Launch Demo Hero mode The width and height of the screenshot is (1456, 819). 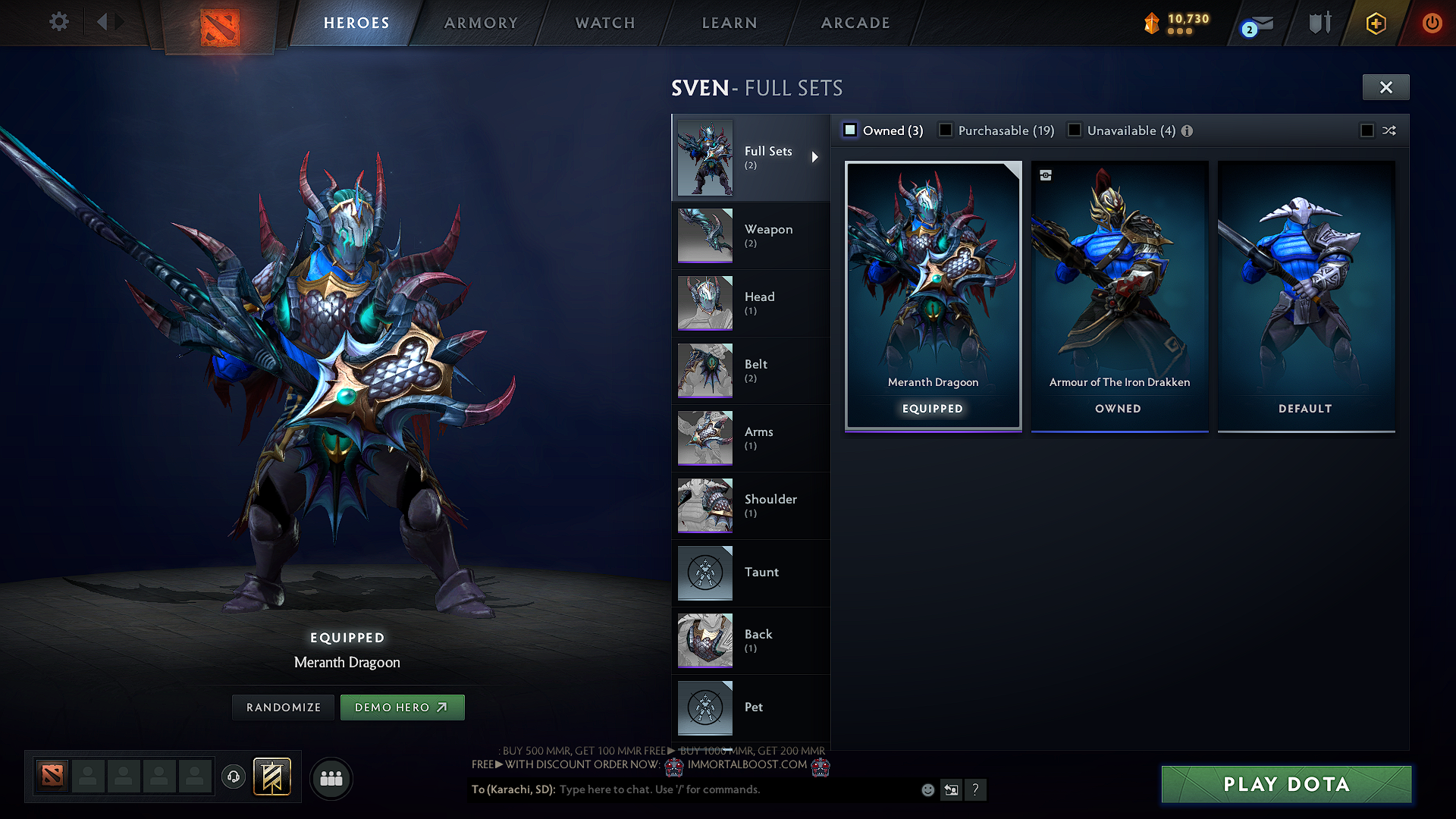402,708
